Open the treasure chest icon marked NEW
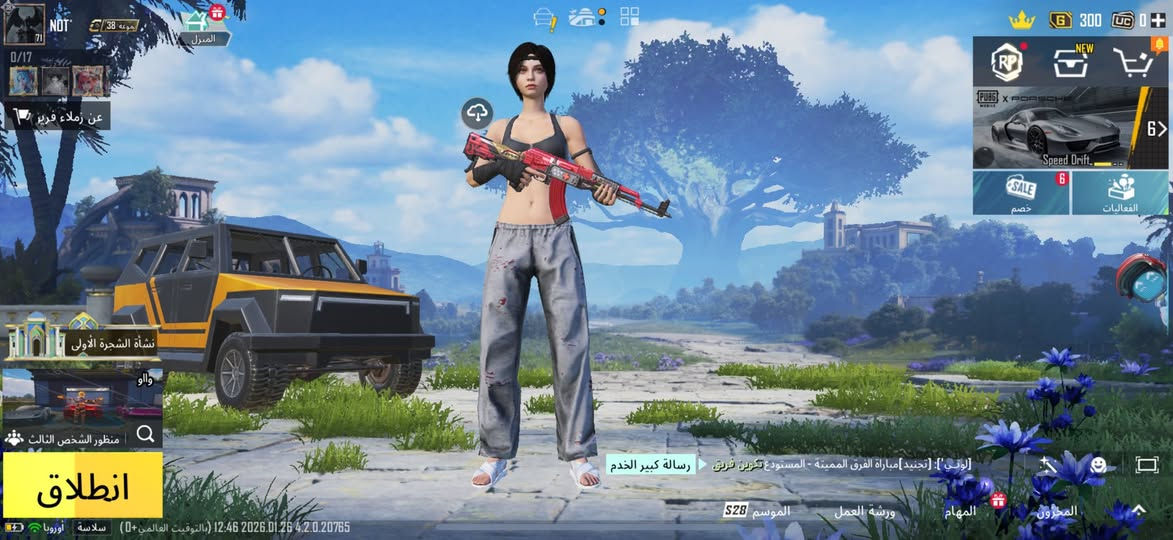This screenshot has height=540, width=1173. coord(1071,63)
